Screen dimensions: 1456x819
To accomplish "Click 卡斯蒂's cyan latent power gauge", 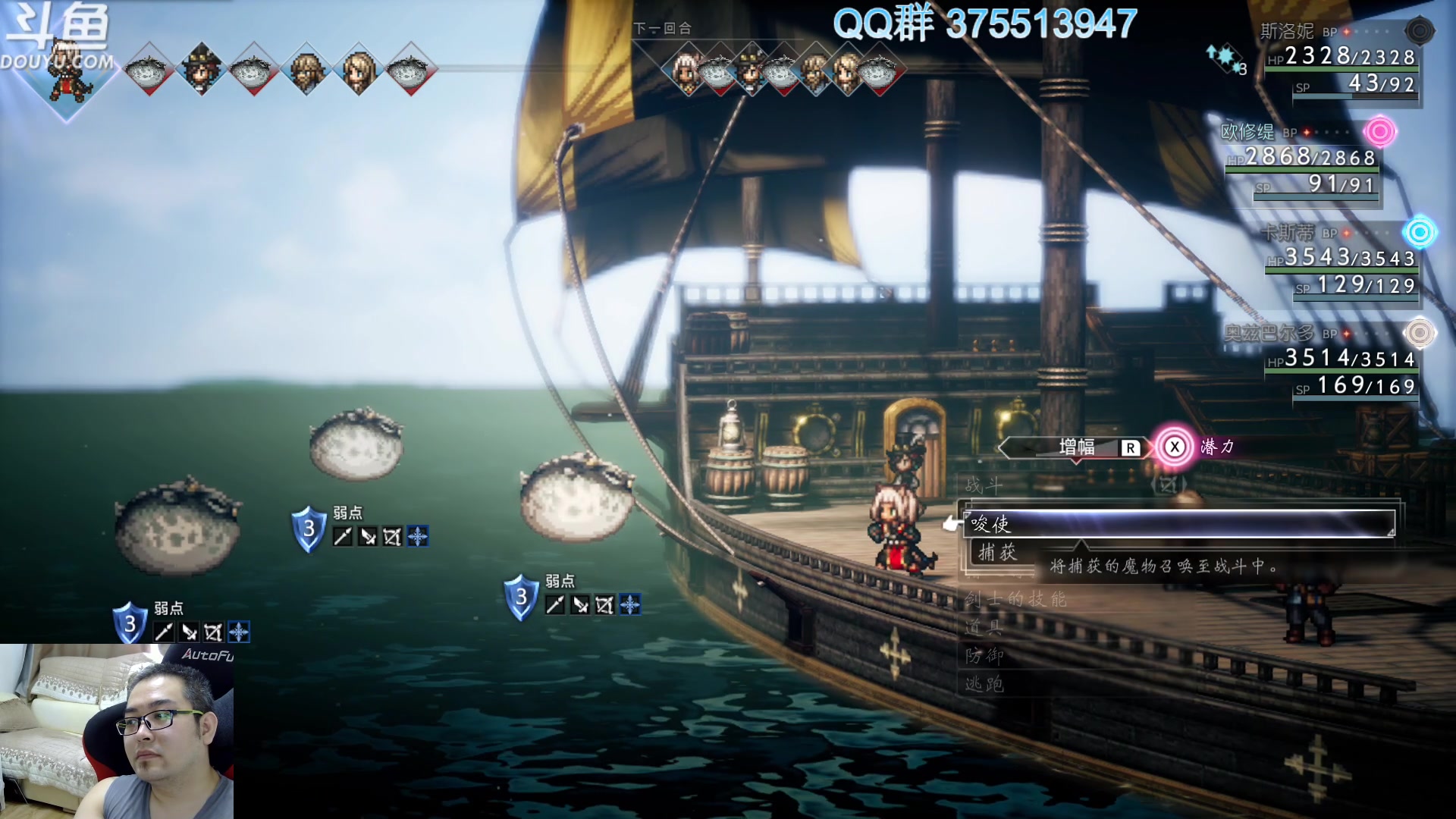I will [1419, 232].
